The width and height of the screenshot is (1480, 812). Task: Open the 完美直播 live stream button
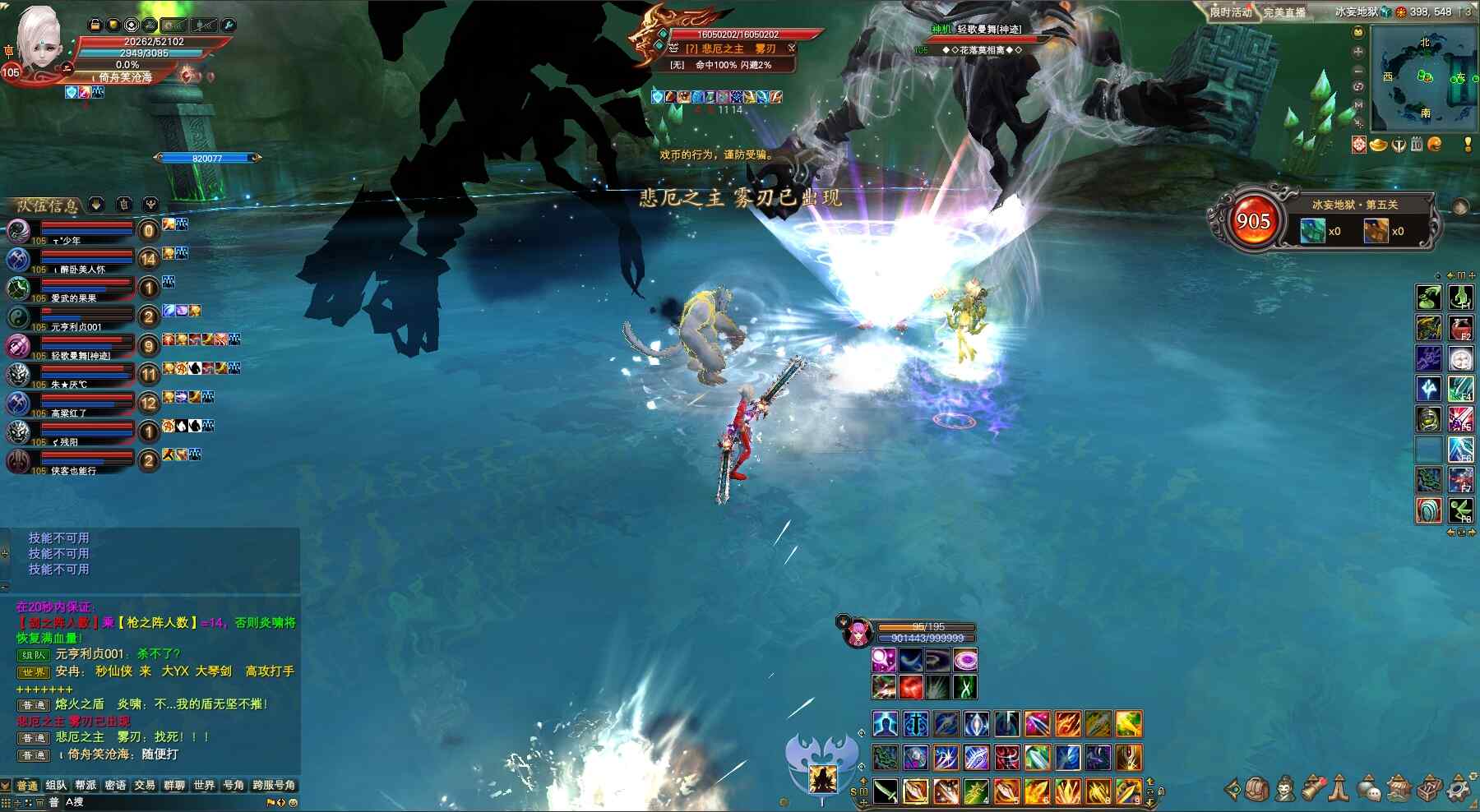(1284, 12)
